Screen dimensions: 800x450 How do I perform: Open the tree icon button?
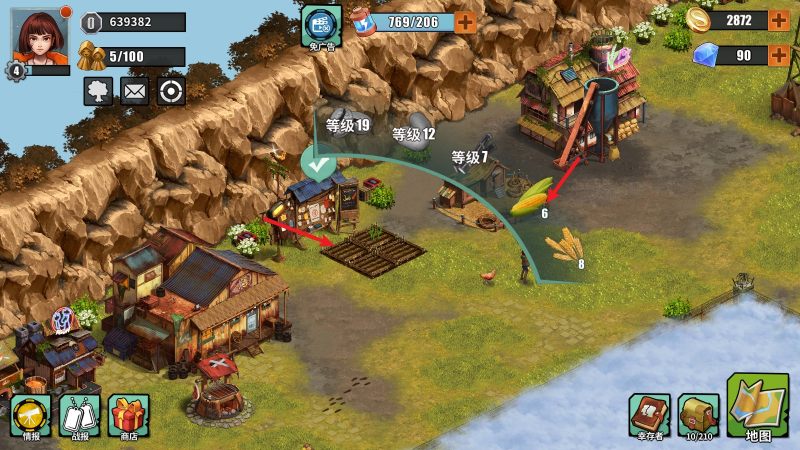(x=98, y=91)
